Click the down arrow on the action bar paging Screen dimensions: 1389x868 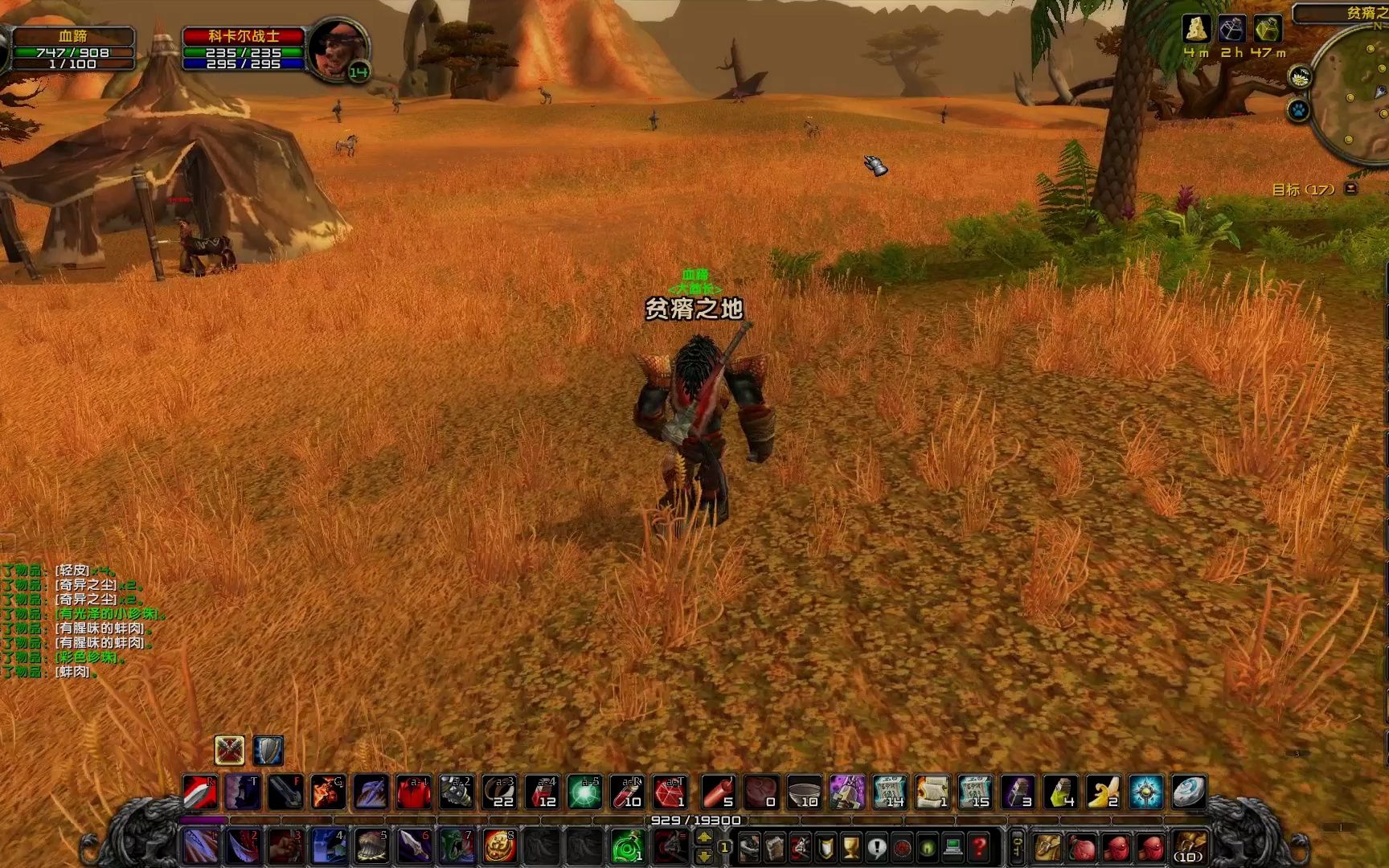[x=704, y=857]
